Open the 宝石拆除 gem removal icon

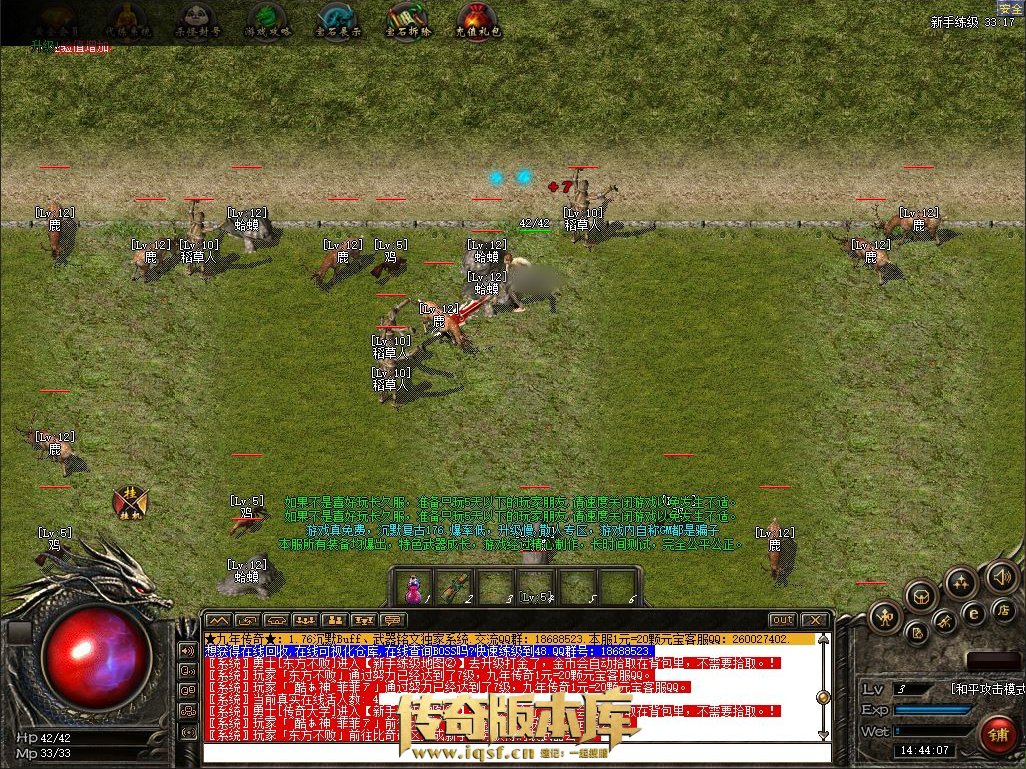point(406,21)
